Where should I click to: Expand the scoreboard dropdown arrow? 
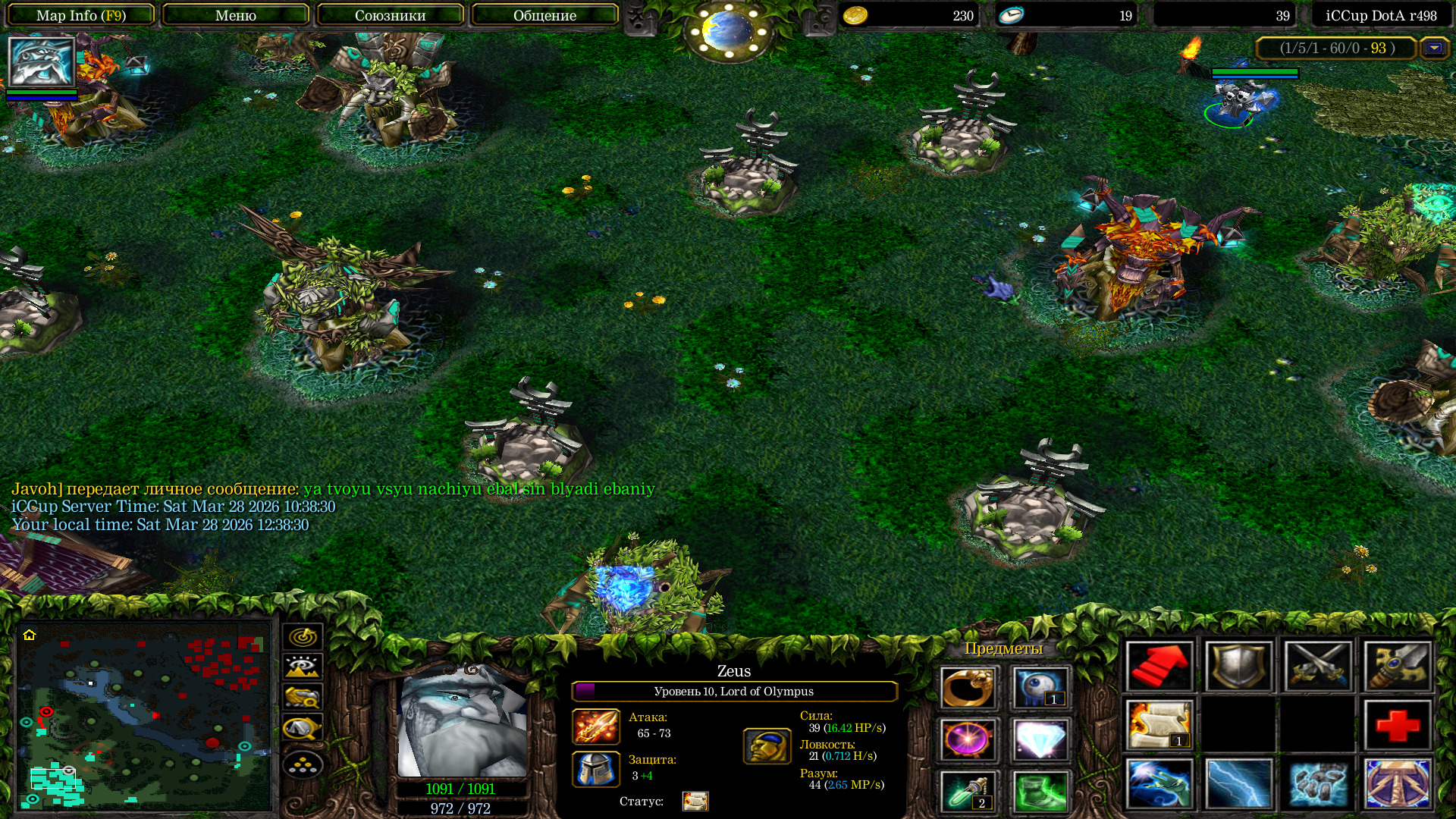[x=1433, y=48]
